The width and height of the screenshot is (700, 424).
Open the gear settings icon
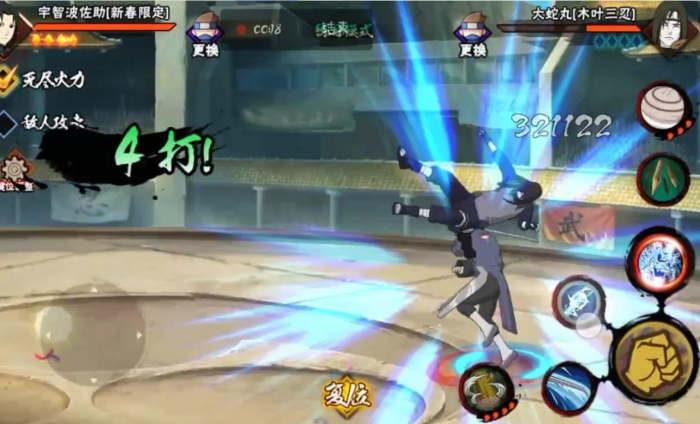(17, 170)
